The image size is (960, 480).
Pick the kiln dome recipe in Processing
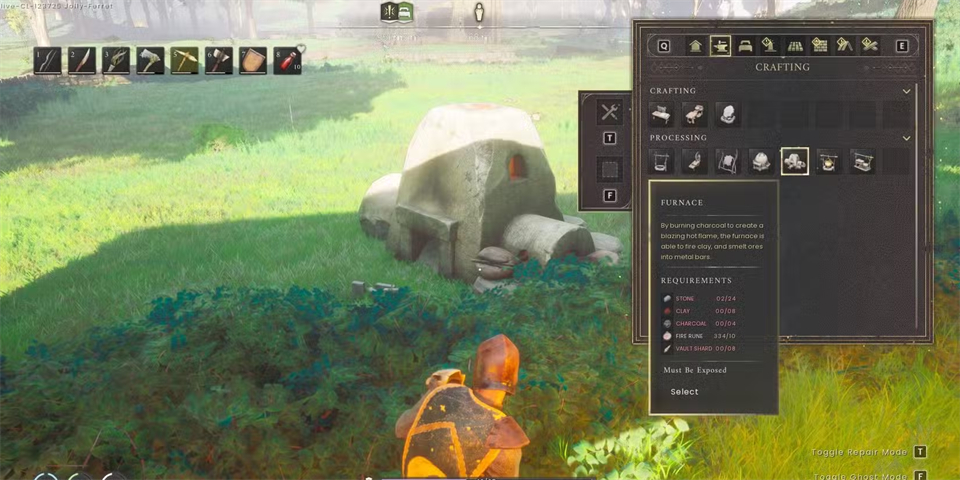coord(761,161)
